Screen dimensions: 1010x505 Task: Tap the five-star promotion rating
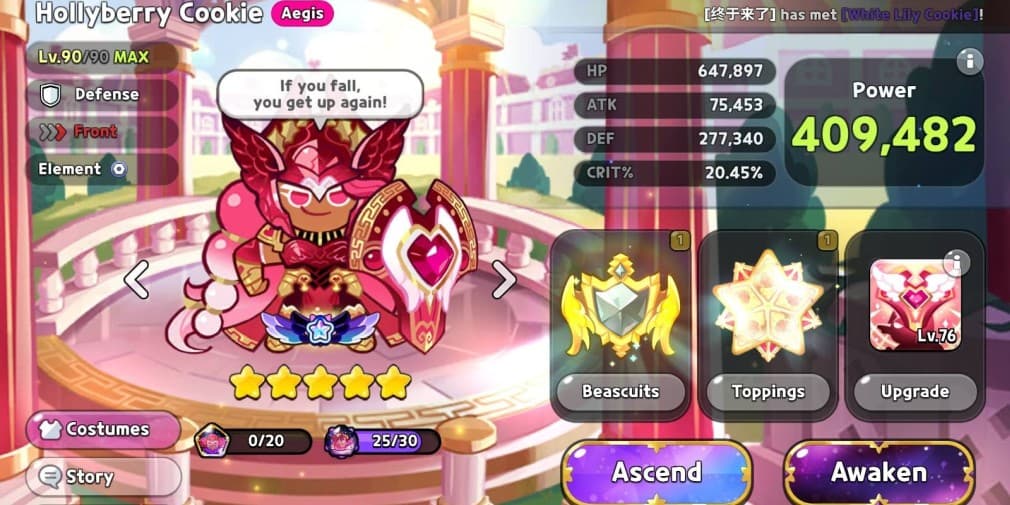coord(320,381)
